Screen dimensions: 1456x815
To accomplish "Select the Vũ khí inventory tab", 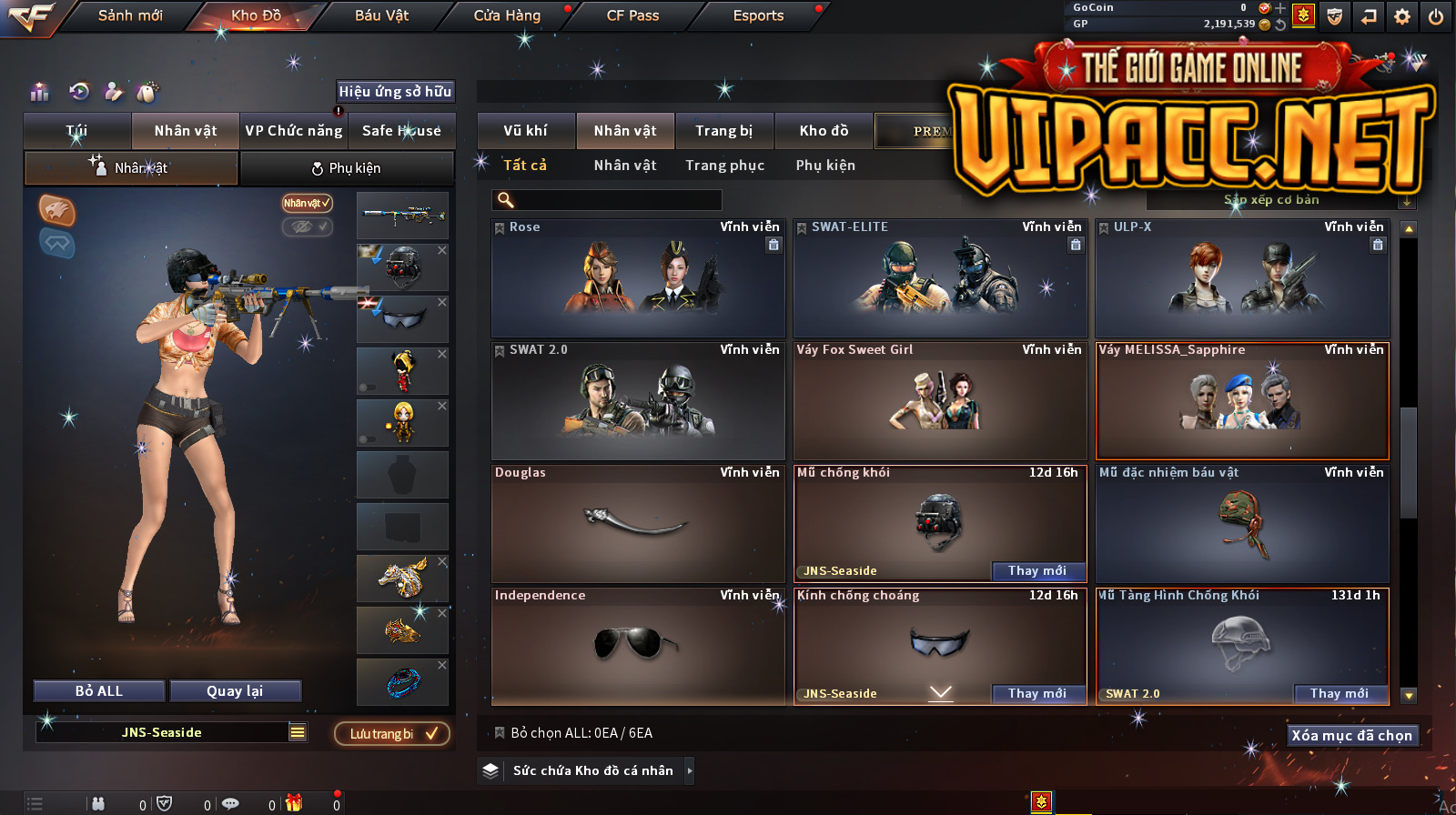I will click(526, 131).
